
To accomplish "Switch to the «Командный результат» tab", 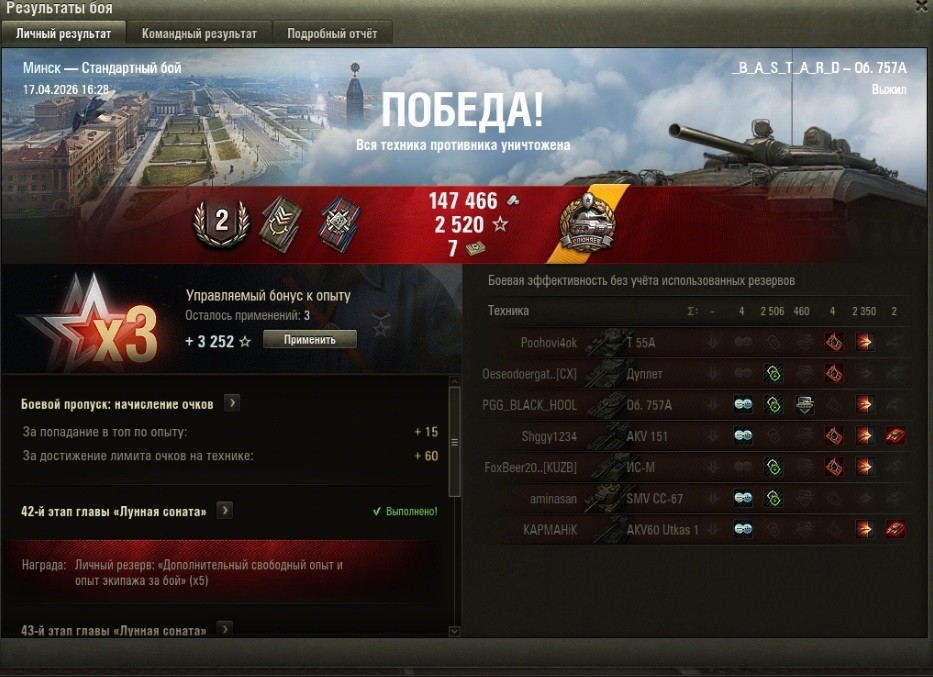I will 199,33.
